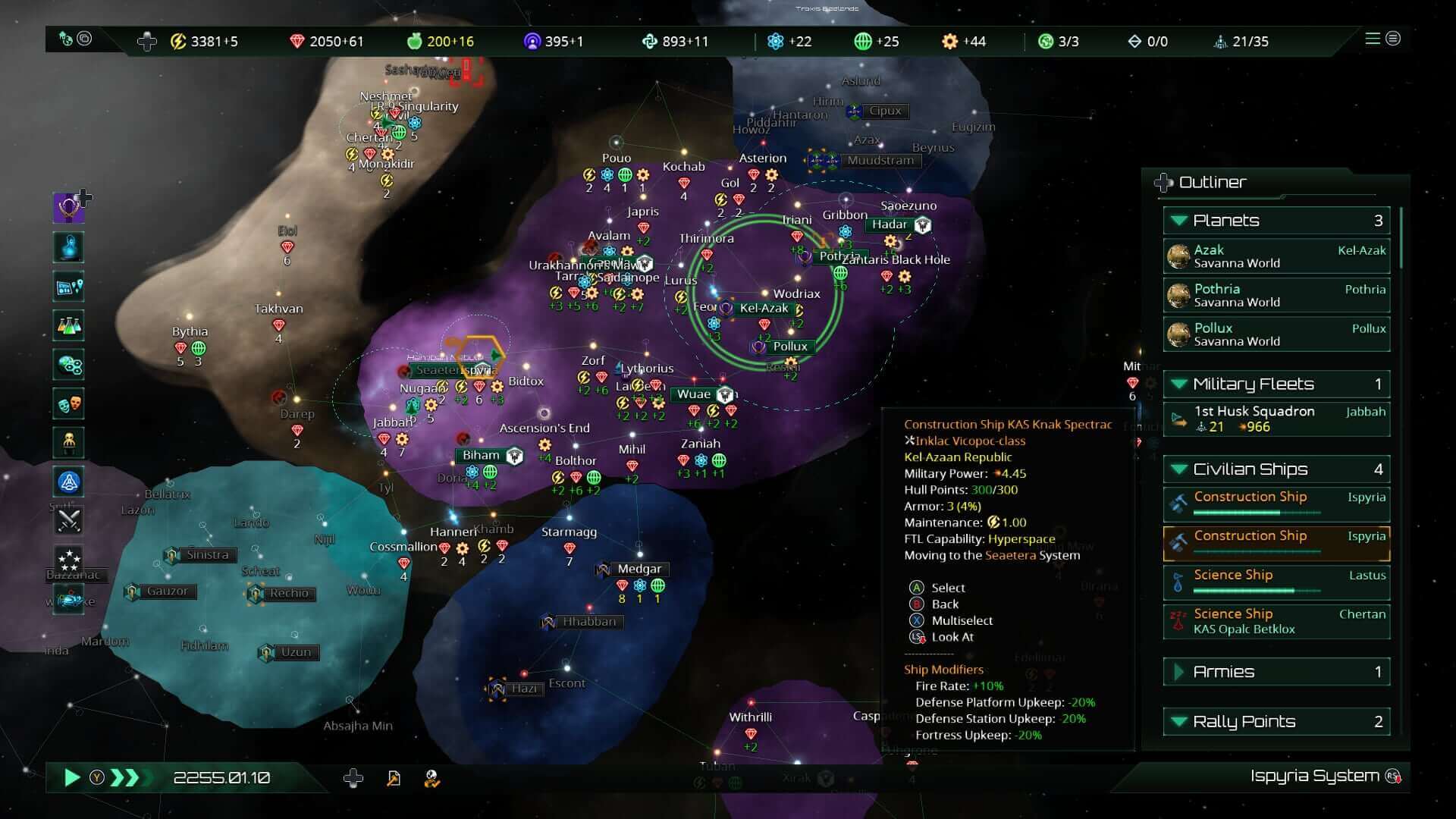Open the five-star traditions menu
Image resolution: width=1456 pixels, height=819 pixels.
(x=69, y=560)
